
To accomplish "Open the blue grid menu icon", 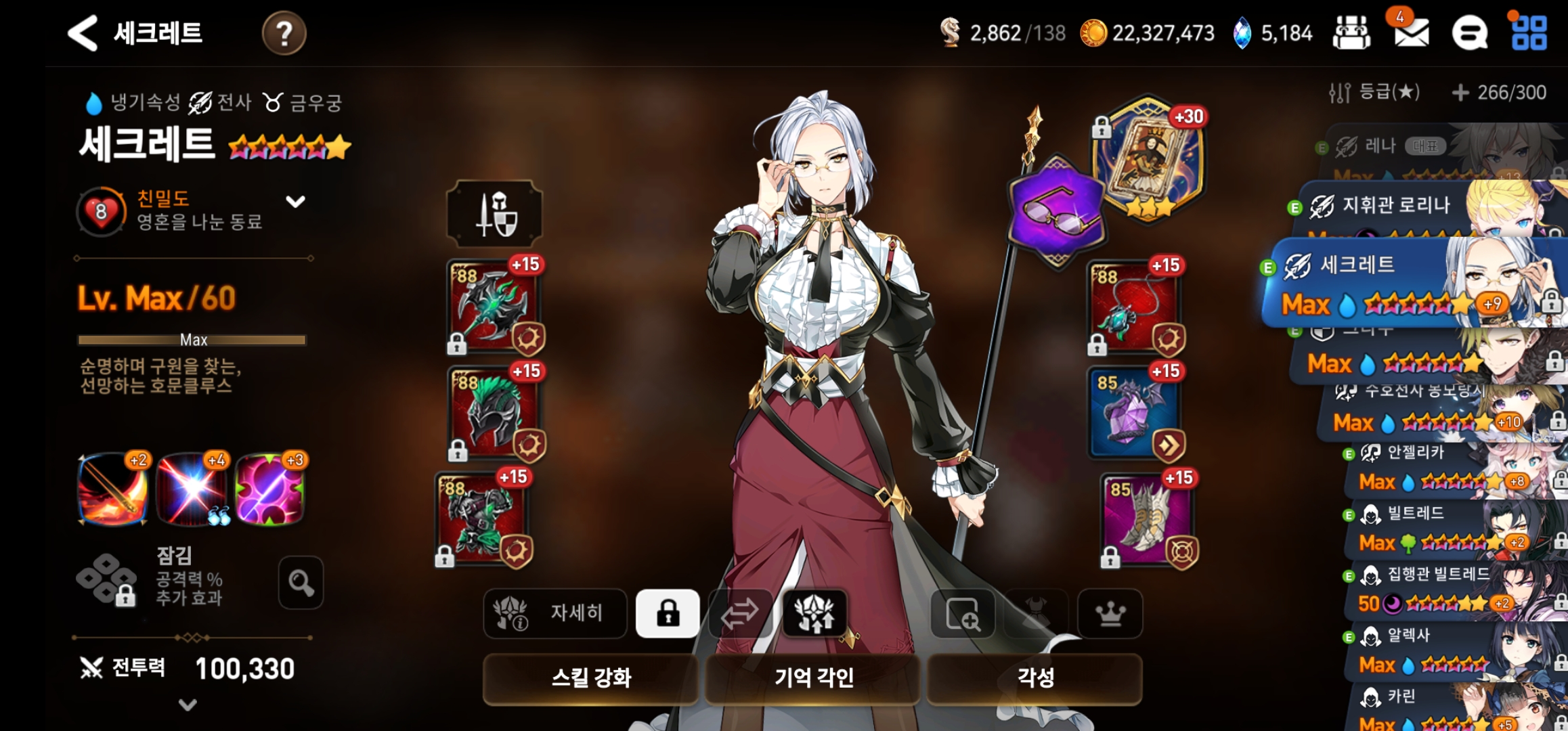I will tap(1529, 33).
